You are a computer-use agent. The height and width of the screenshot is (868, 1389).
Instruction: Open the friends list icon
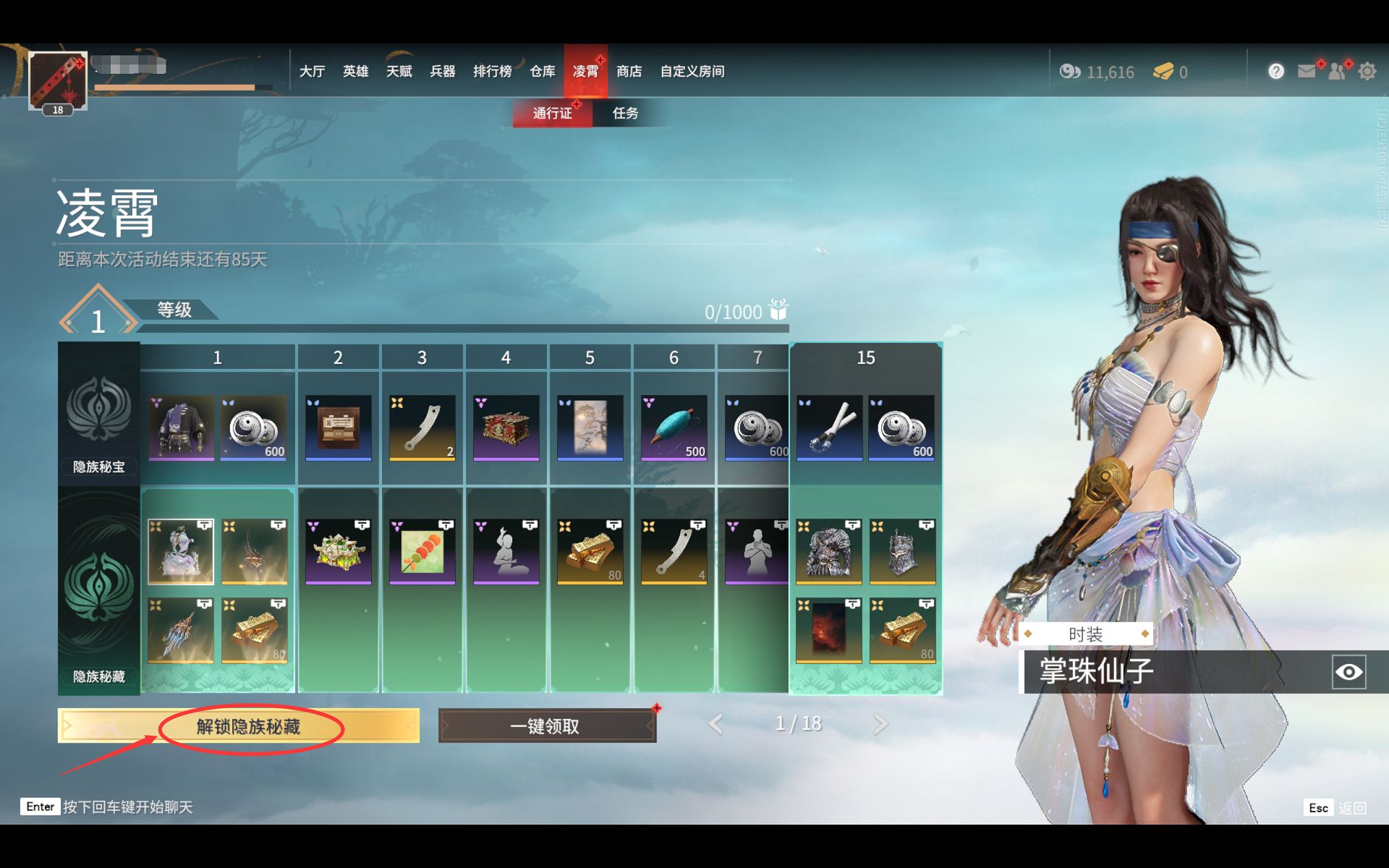coord(1337,71)
